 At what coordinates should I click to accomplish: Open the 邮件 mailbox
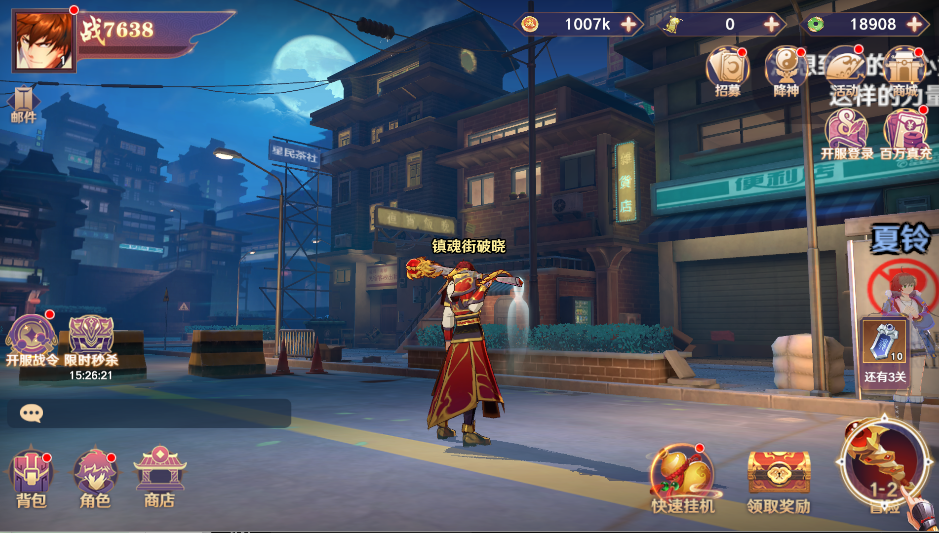click(23, 103)
